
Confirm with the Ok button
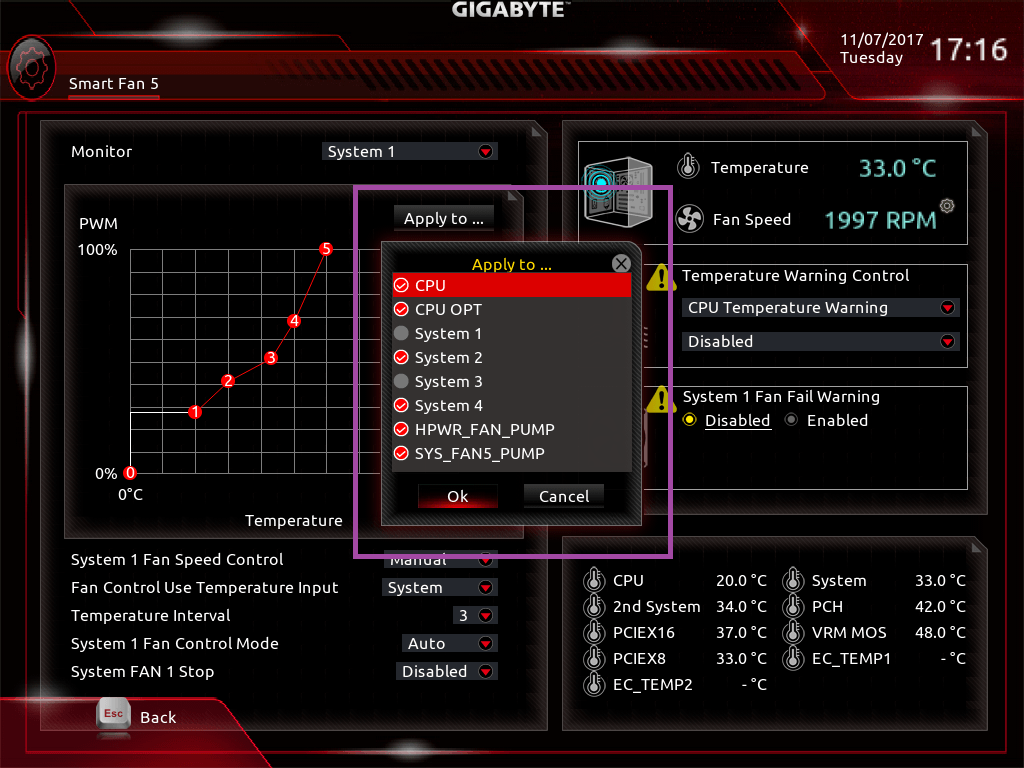(457, 496)
